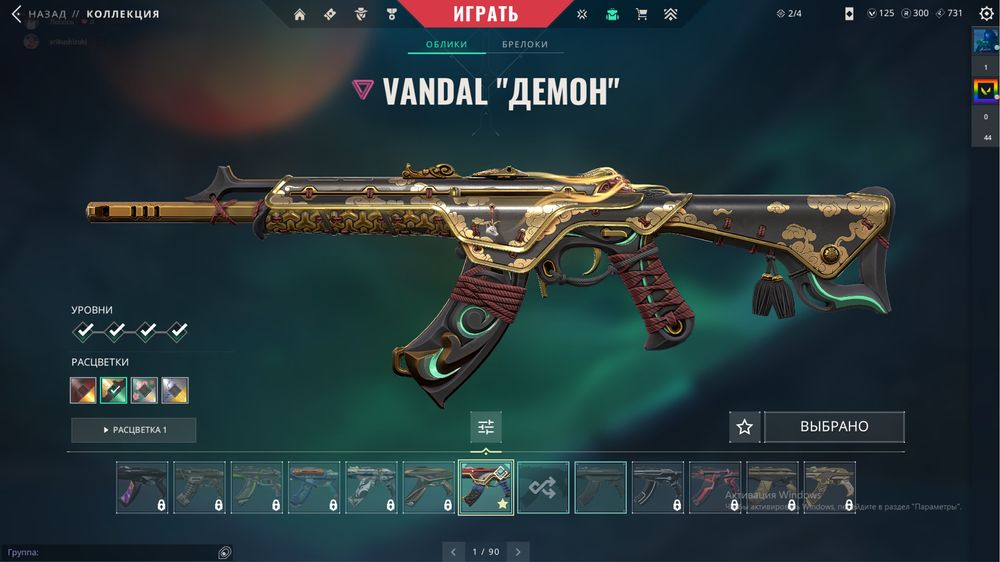Play the РАСЦВЕТКА 1 preview video
This screenshot has height=562, width=1000.
[x=133, y=430]
